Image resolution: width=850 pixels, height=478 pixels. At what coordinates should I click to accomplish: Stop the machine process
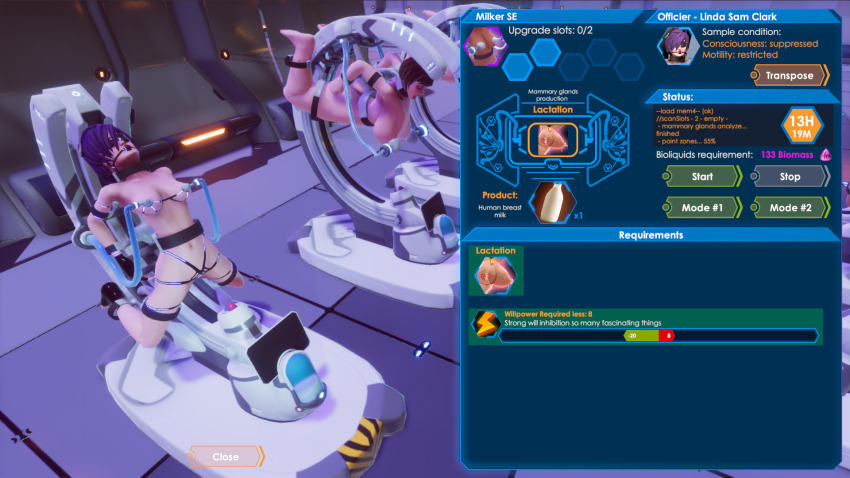(x=790, y=177)
